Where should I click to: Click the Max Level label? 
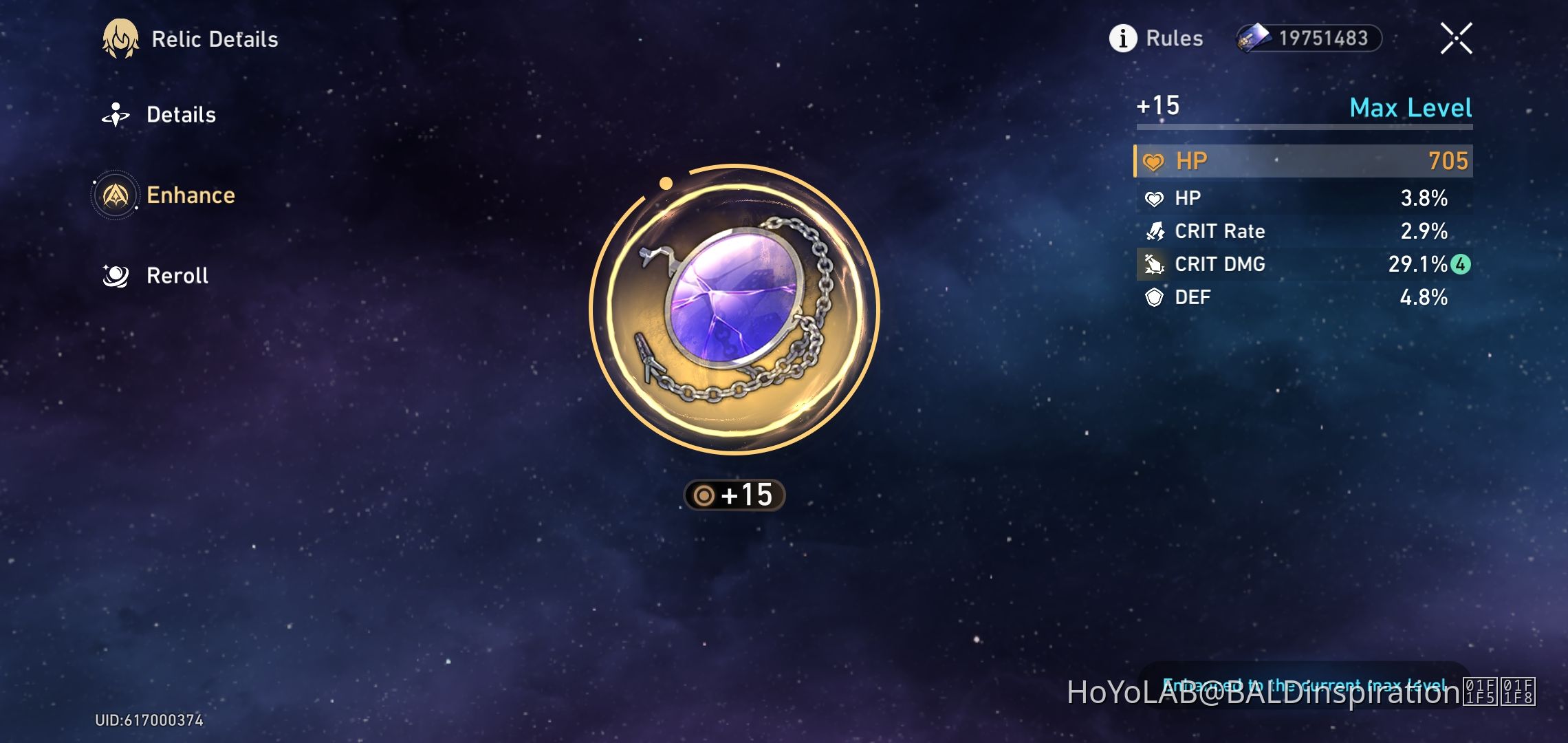click(1410, 108)
